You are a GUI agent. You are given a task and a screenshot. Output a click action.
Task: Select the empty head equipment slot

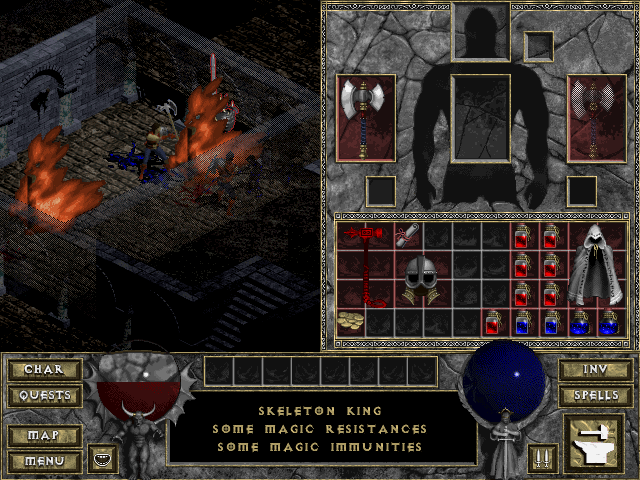coord(482,31)
